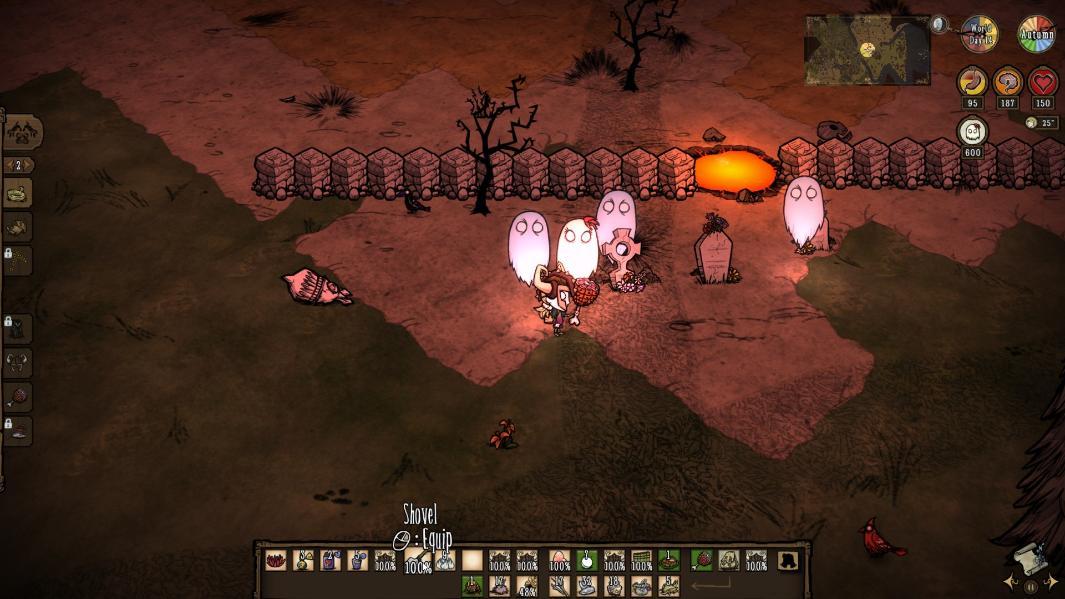The image size is (1065, 599).
Task: Click the body equipment slot item
Action: 729,561
